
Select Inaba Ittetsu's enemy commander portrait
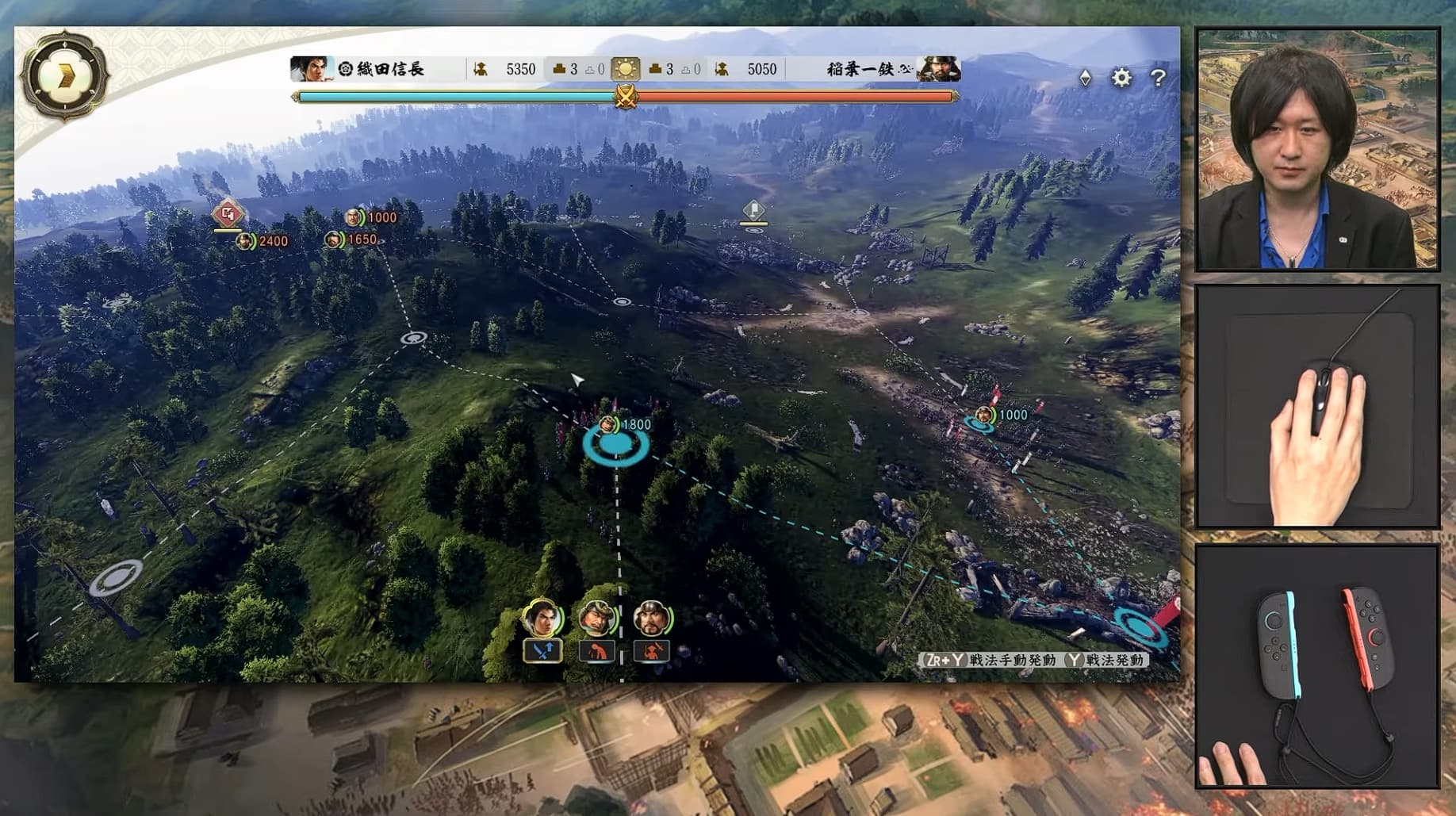939,70
